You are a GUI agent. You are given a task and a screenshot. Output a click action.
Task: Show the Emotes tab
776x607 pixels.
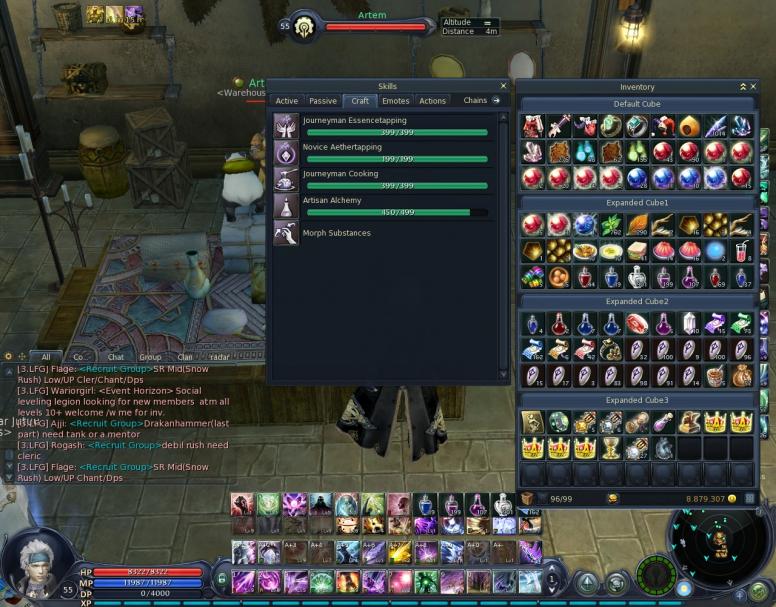tap(396, 101)
